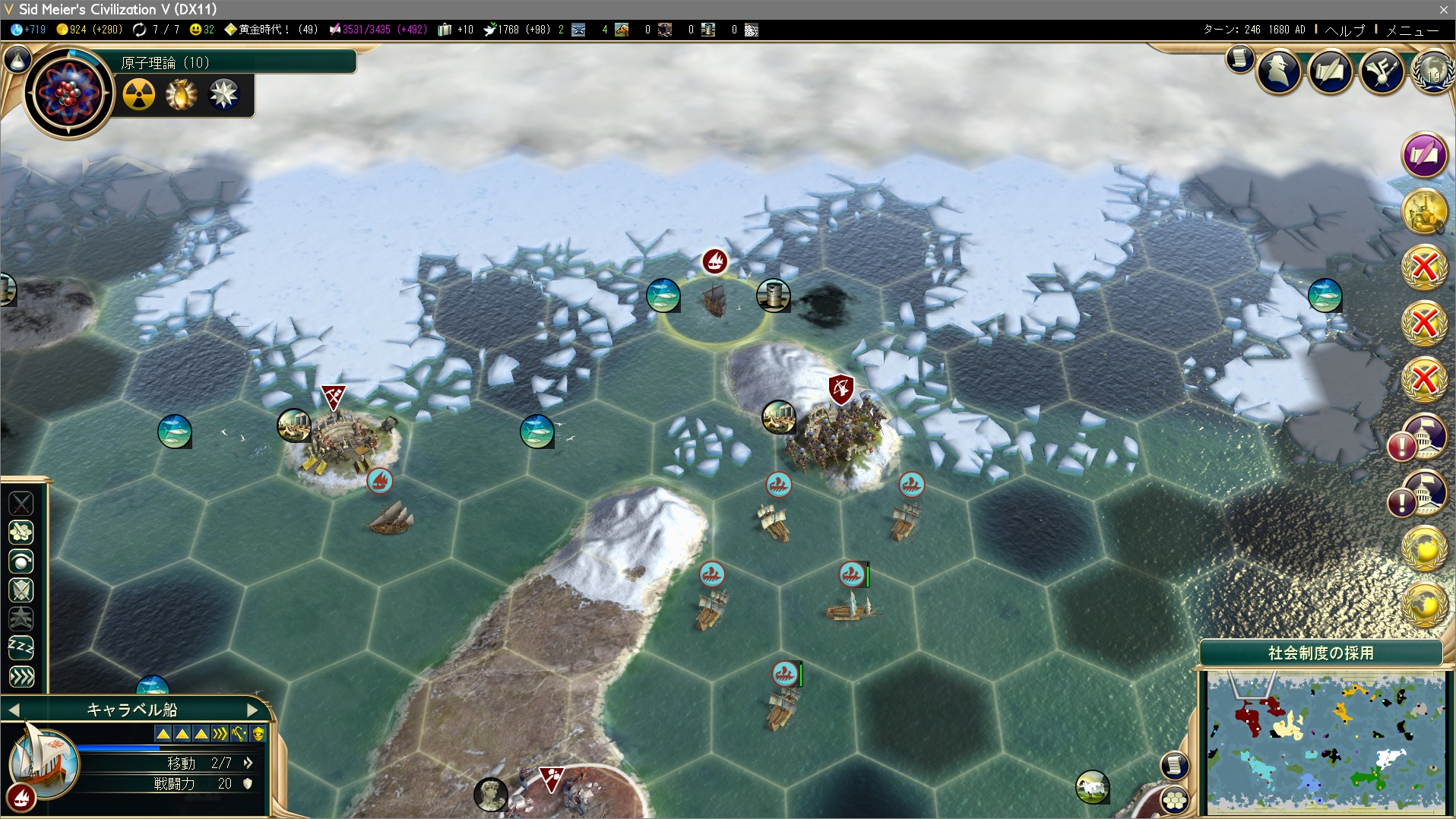Open the notification log scroll icon
The image size is (1456, 819).
(1239, 58)
